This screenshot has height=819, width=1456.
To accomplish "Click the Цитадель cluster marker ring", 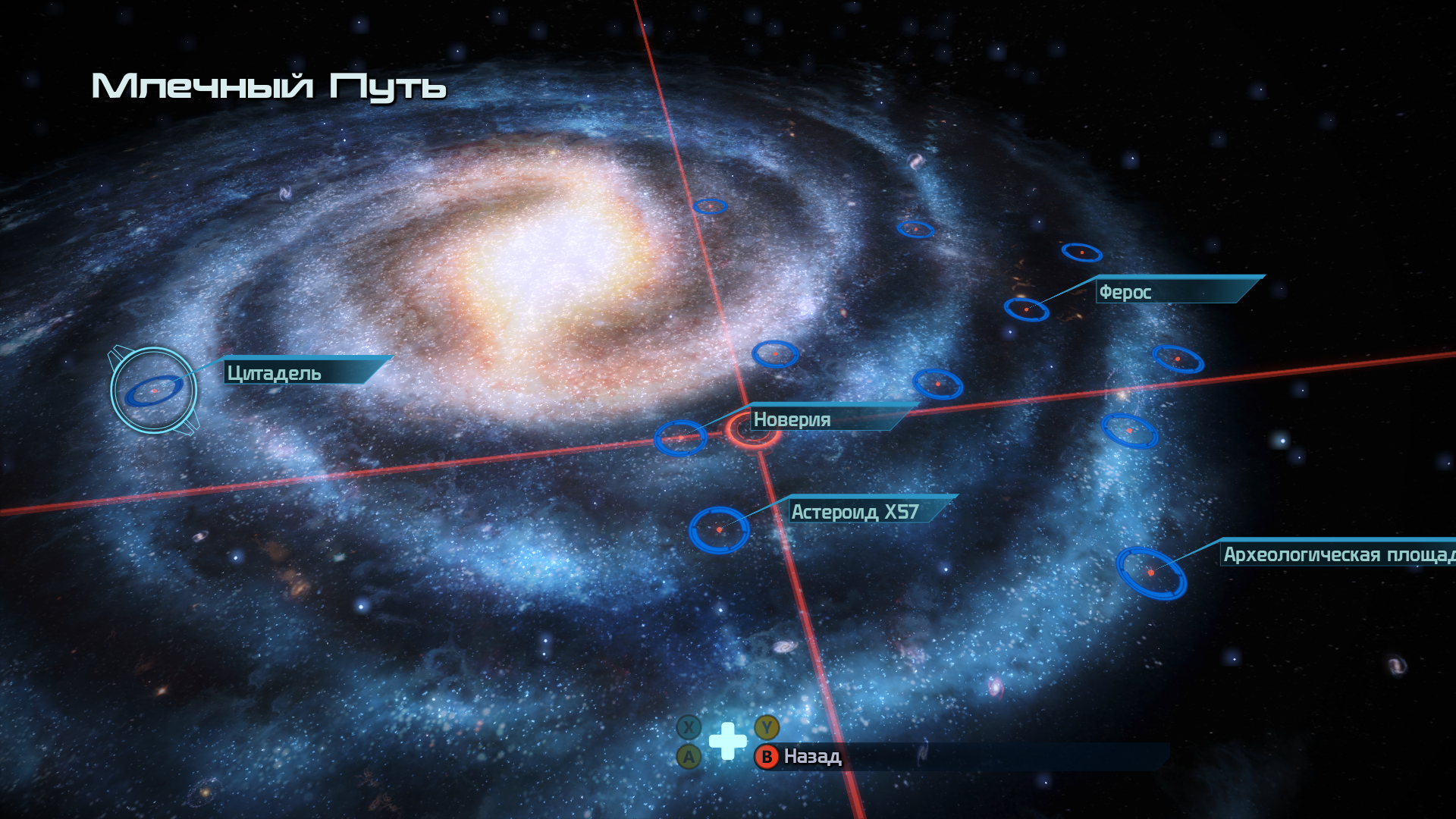I will point(153,391).
